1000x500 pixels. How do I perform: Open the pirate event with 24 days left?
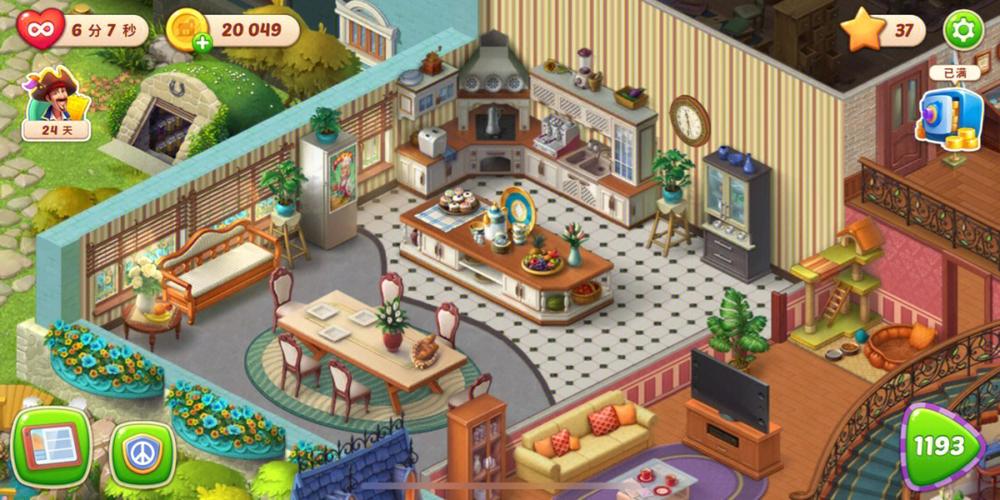coord(56,102)
